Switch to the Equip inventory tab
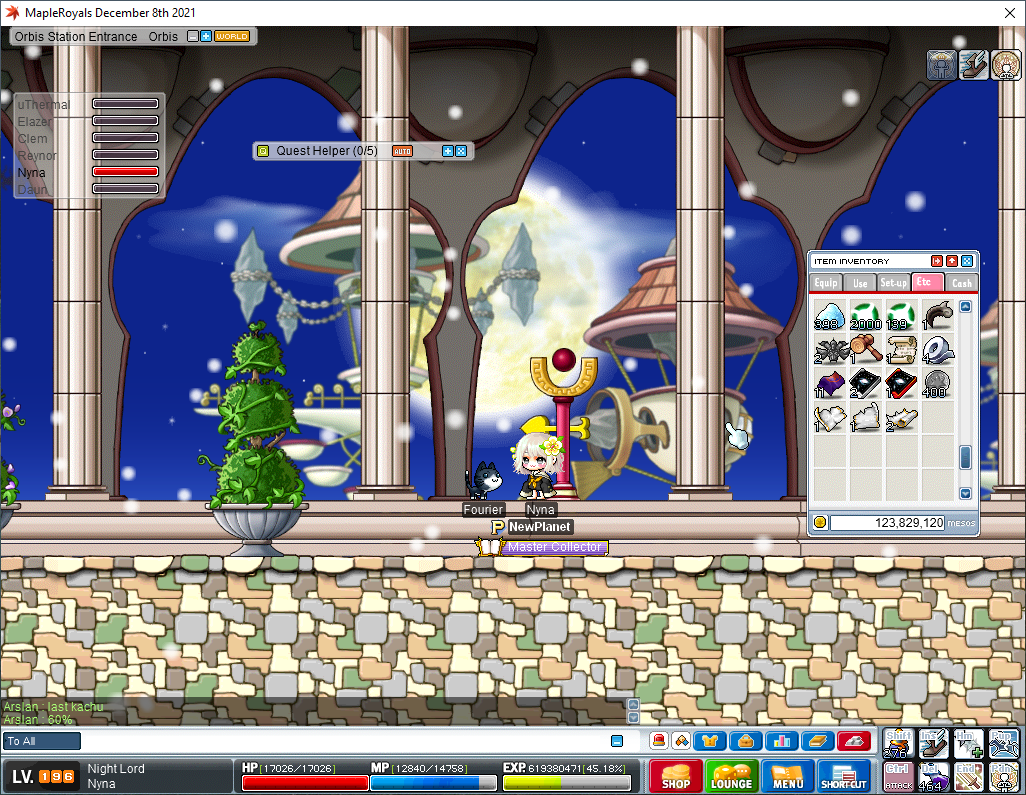Screen dimensions: 1026x795 825,283
